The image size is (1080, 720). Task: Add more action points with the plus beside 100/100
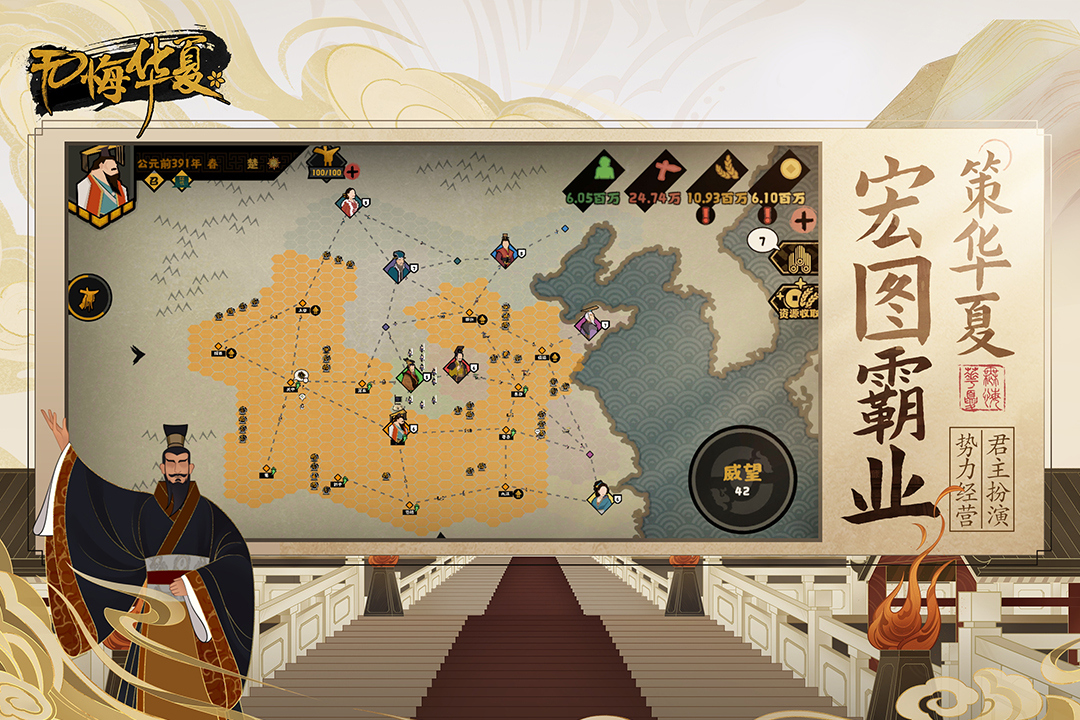coord(352,171)
